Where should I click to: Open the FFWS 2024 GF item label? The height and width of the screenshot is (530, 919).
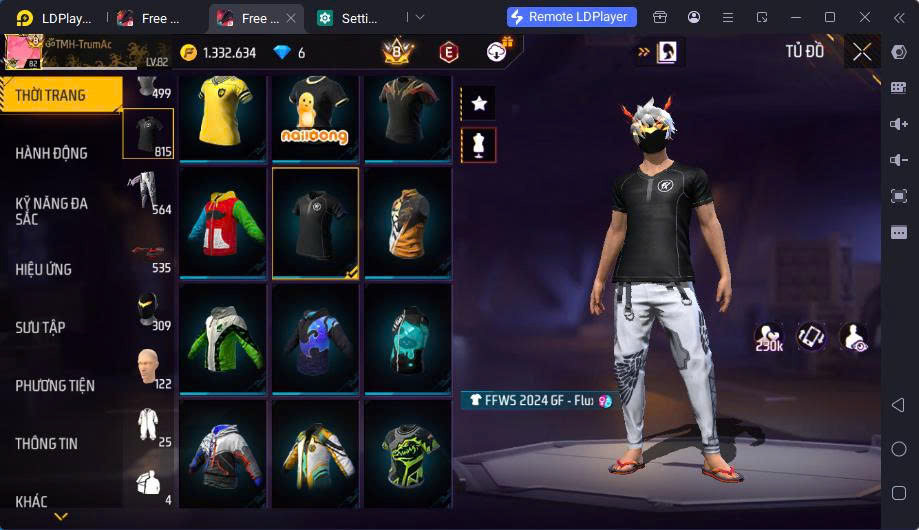tap(536, 400)
